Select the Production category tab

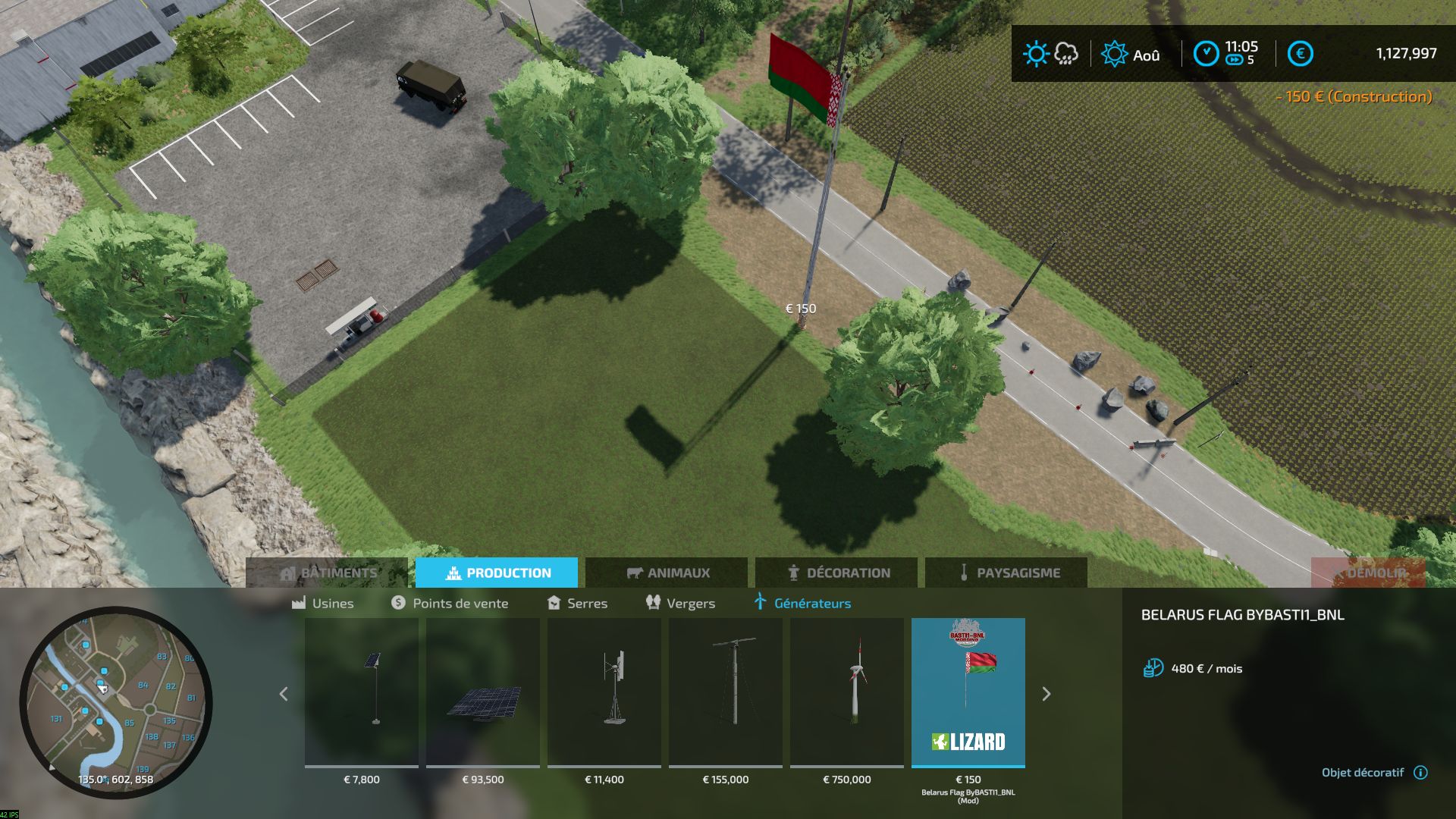click(497, 573)
